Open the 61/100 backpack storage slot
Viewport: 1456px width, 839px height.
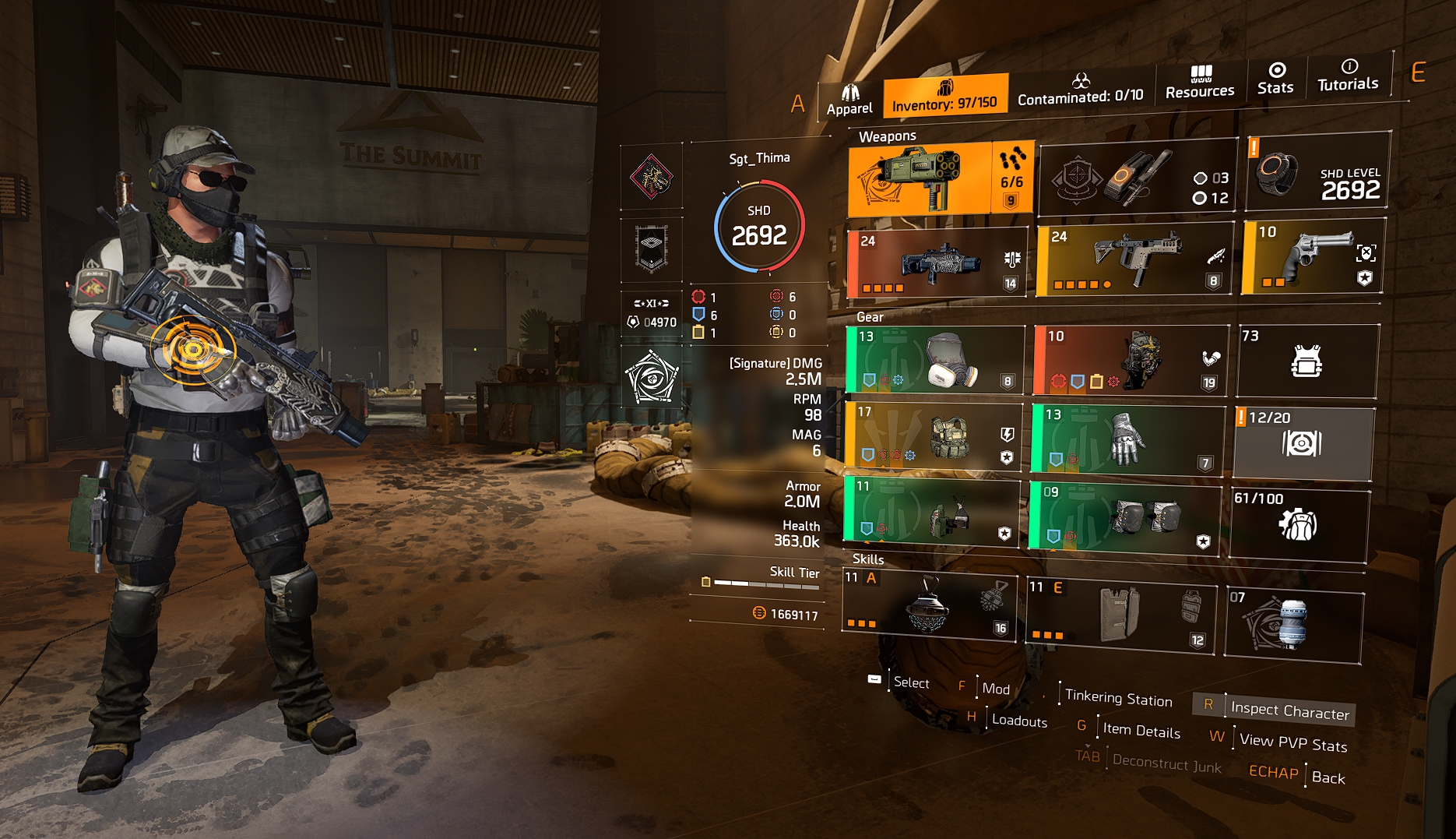click(x=1298, y=523)
